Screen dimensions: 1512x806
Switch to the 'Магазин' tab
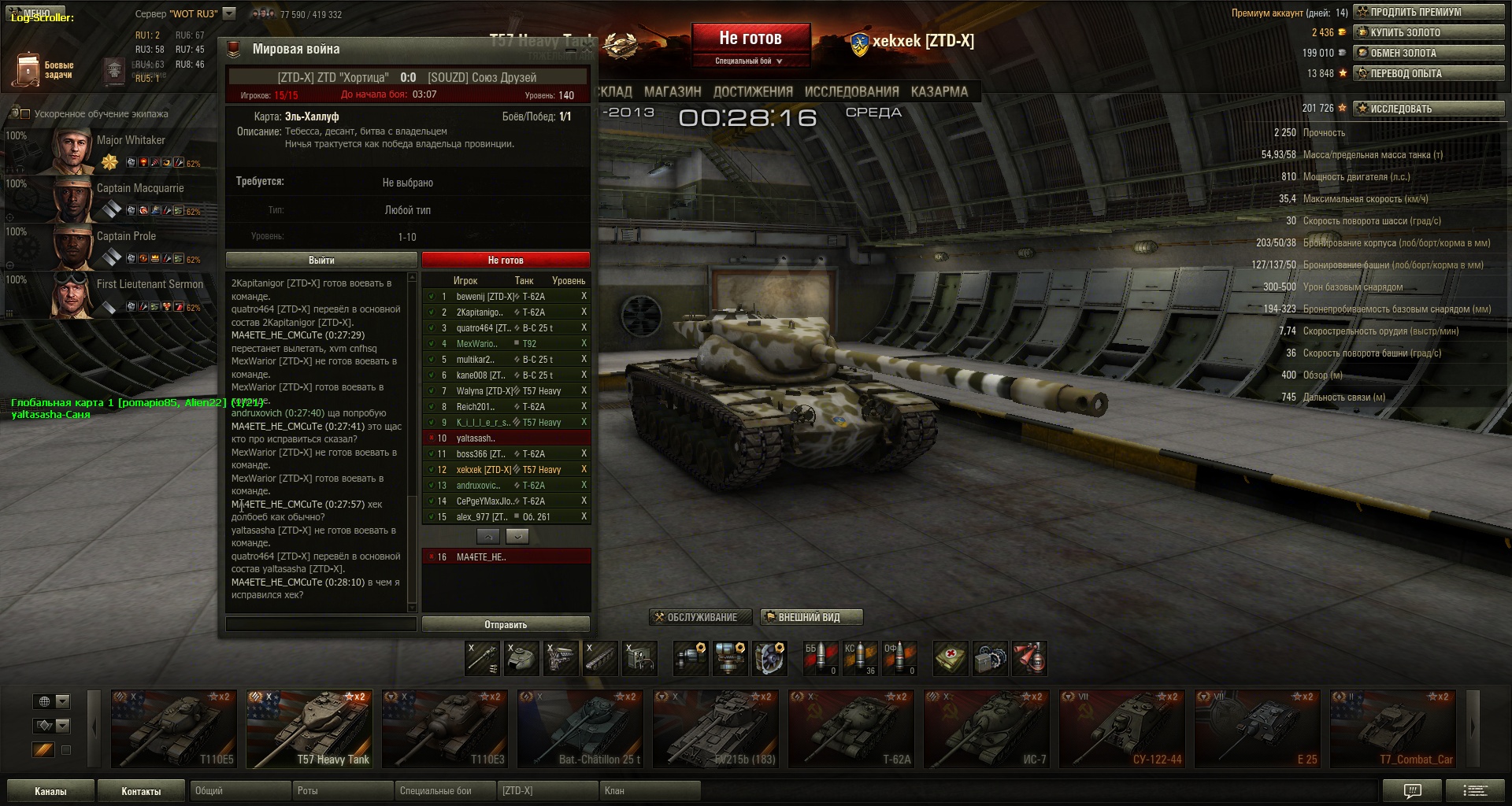point(672,92)
